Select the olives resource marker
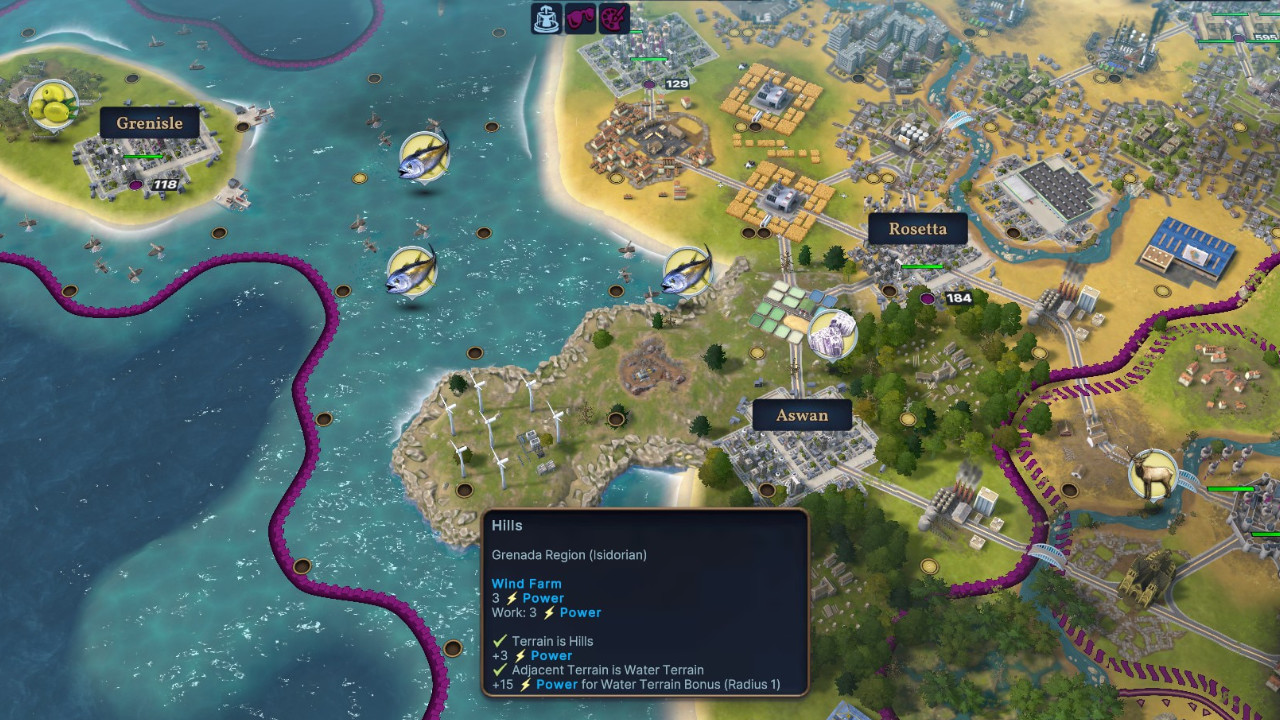1280x720 pixels. pos(52,104)
